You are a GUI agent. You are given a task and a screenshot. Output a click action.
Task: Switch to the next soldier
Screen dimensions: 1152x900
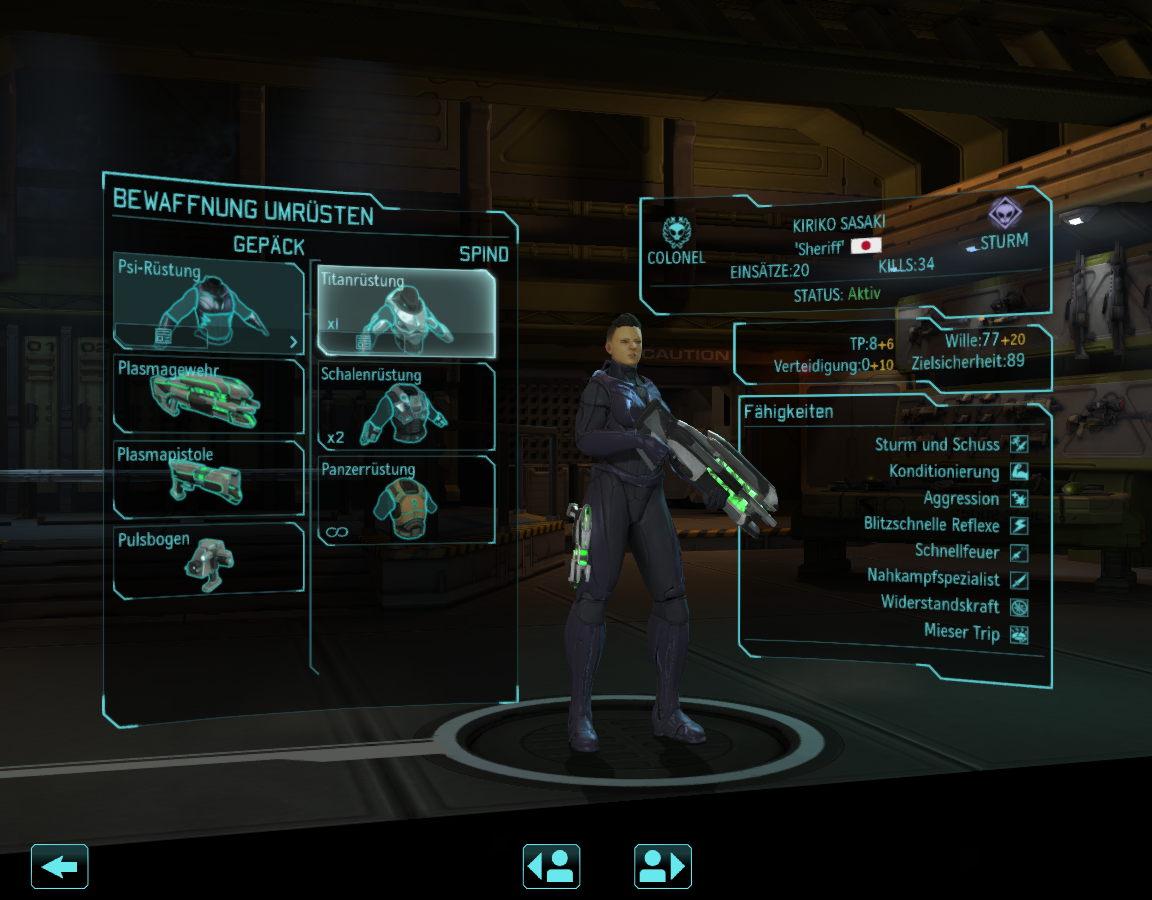(x=662, y=866)
